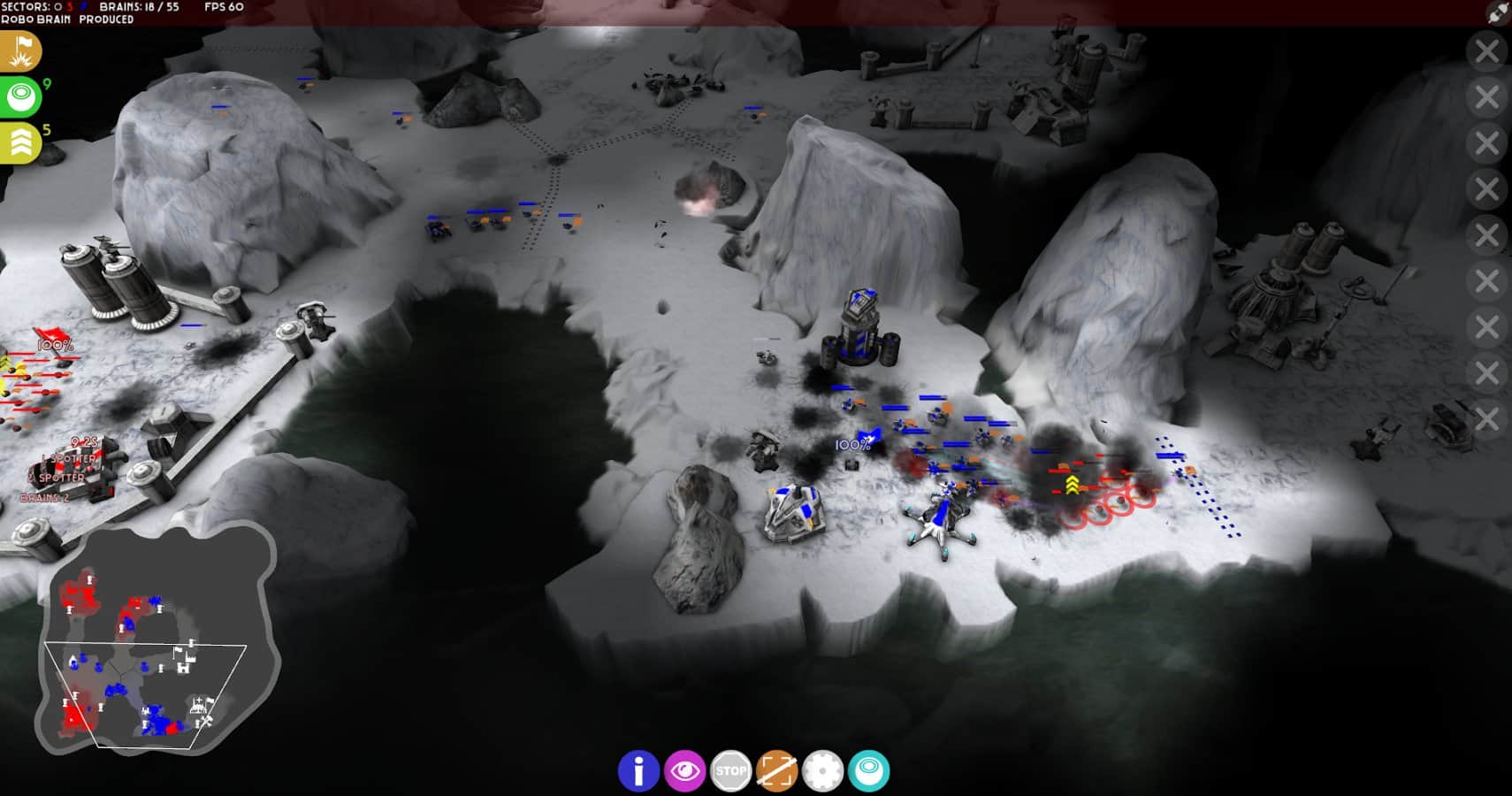1512x796 pixels.
Task: Activate the orange crossed-out selection button
Action: pyautogui.click(x=776, y=771)
